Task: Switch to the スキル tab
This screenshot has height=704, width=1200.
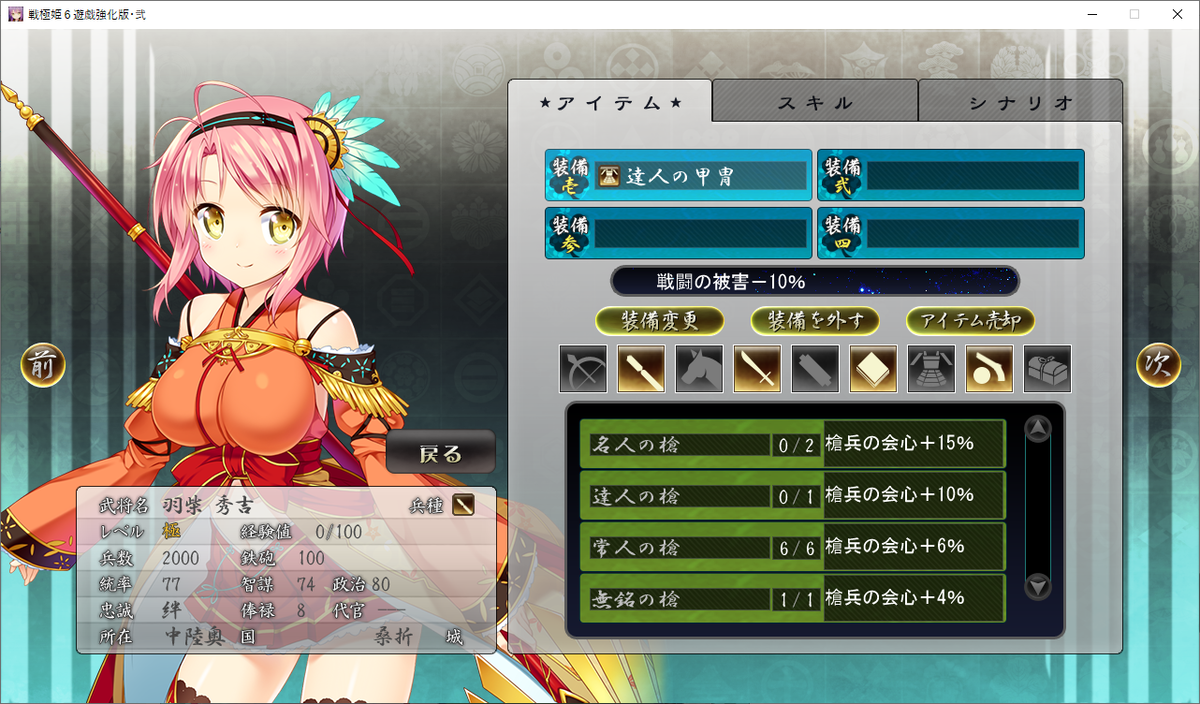Action: click(815, 102)
